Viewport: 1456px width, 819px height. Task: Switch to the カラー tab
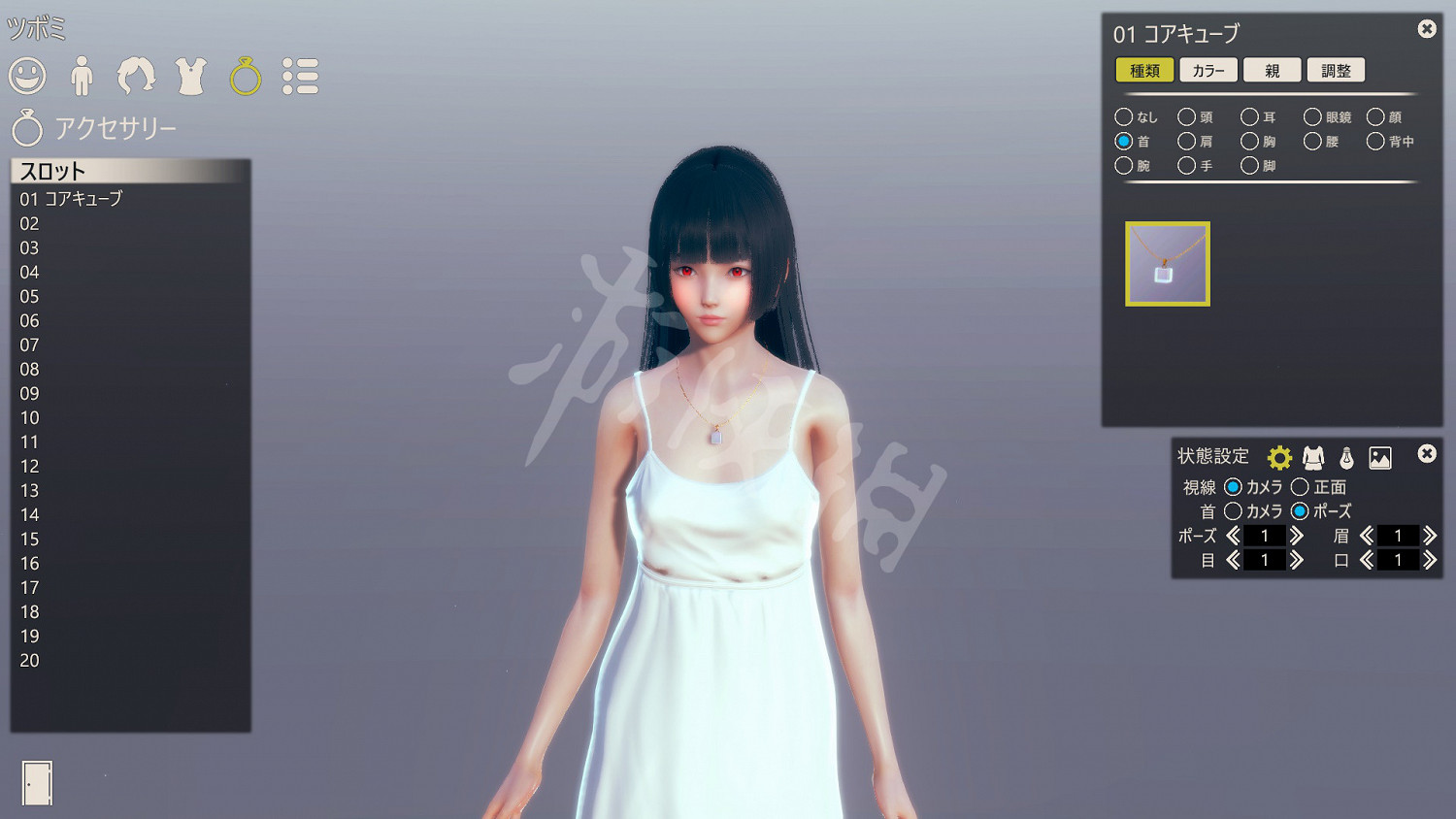[x=1208, y=69]
